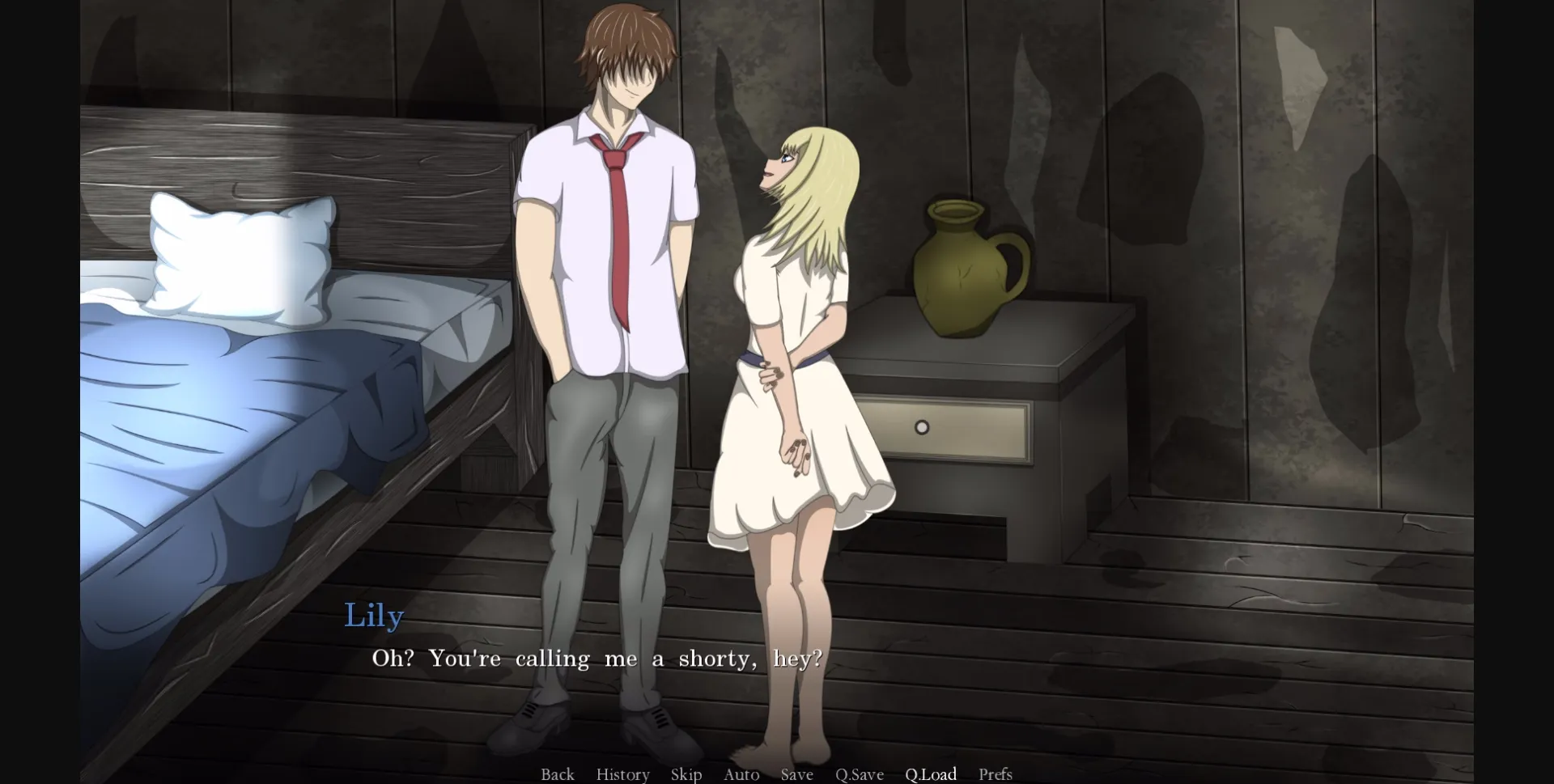The image size is (1554, 784).
Task: Open the Save screen
Action: click(x=796, y=774)
